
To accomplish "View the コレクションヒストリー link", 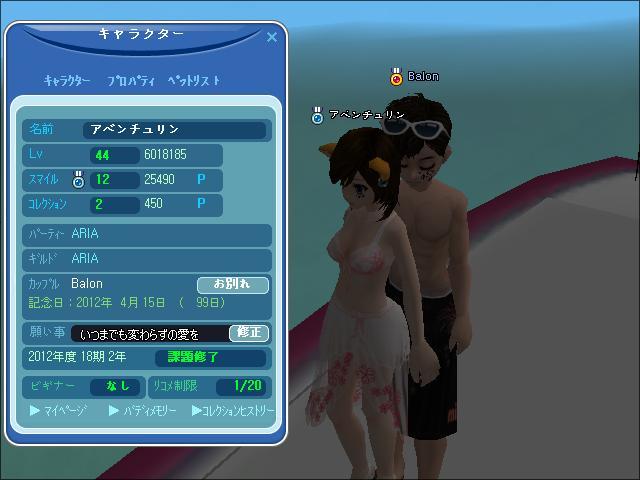I will point(233,411).
